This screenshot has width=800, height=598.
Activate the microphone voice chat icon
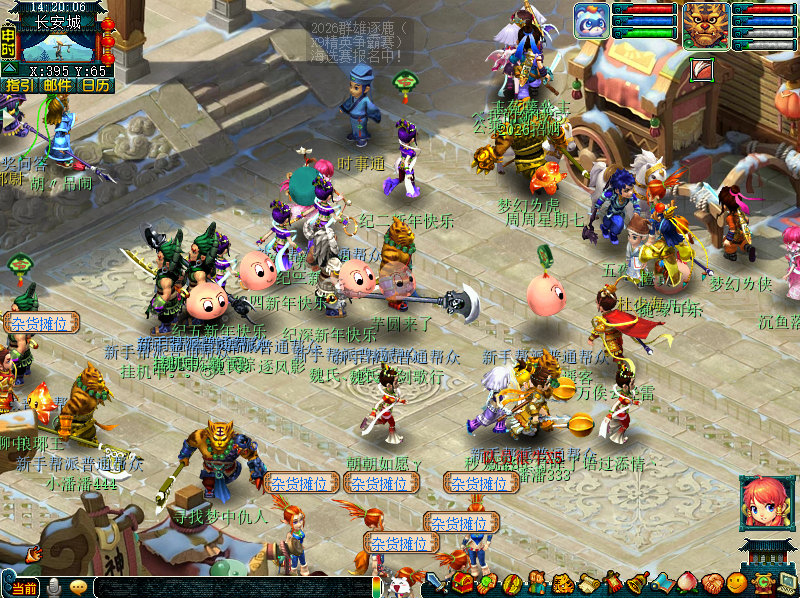click(53, 587)
